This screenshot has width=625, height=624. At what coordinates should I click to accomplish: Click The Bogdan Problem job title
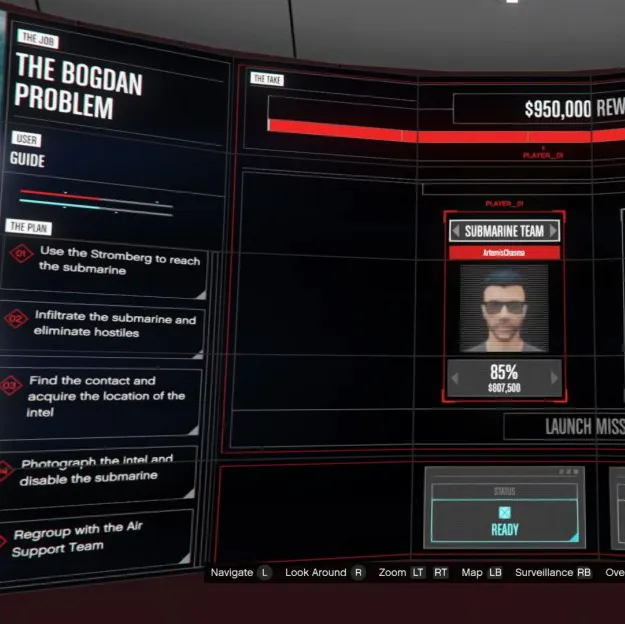point(78,86)
